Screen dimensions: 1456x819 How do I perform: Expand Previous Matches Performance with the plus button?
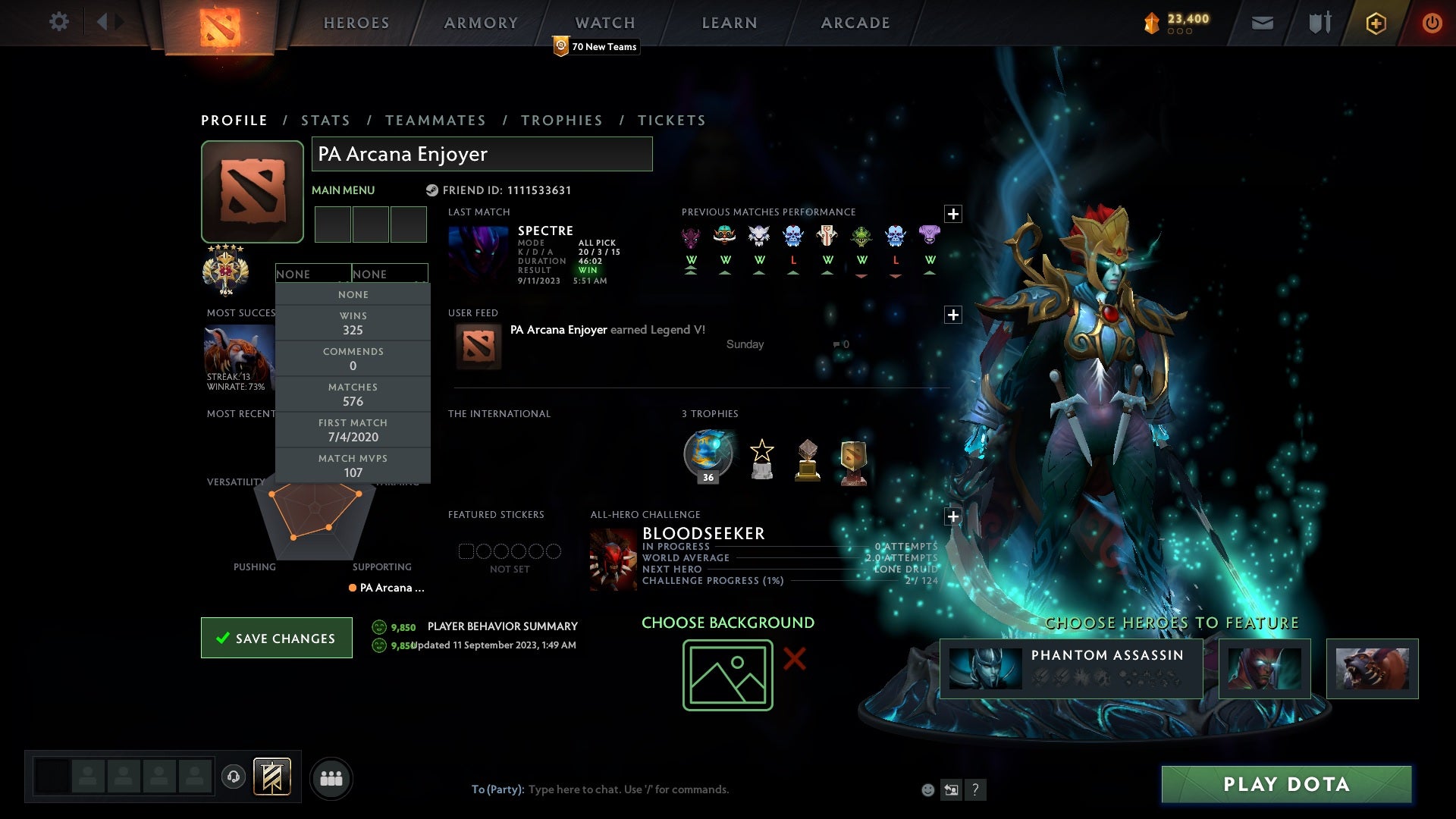953,215
